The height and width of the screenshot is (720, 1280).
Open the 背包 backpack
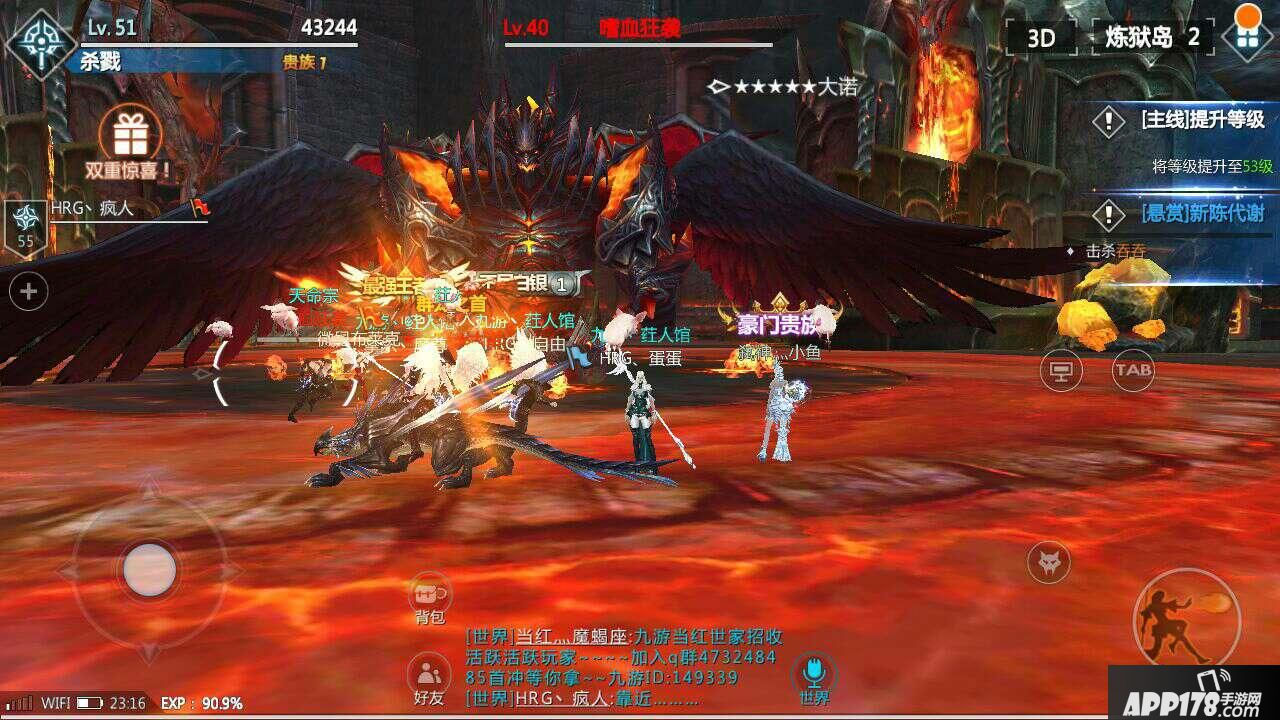coord(430,598)
